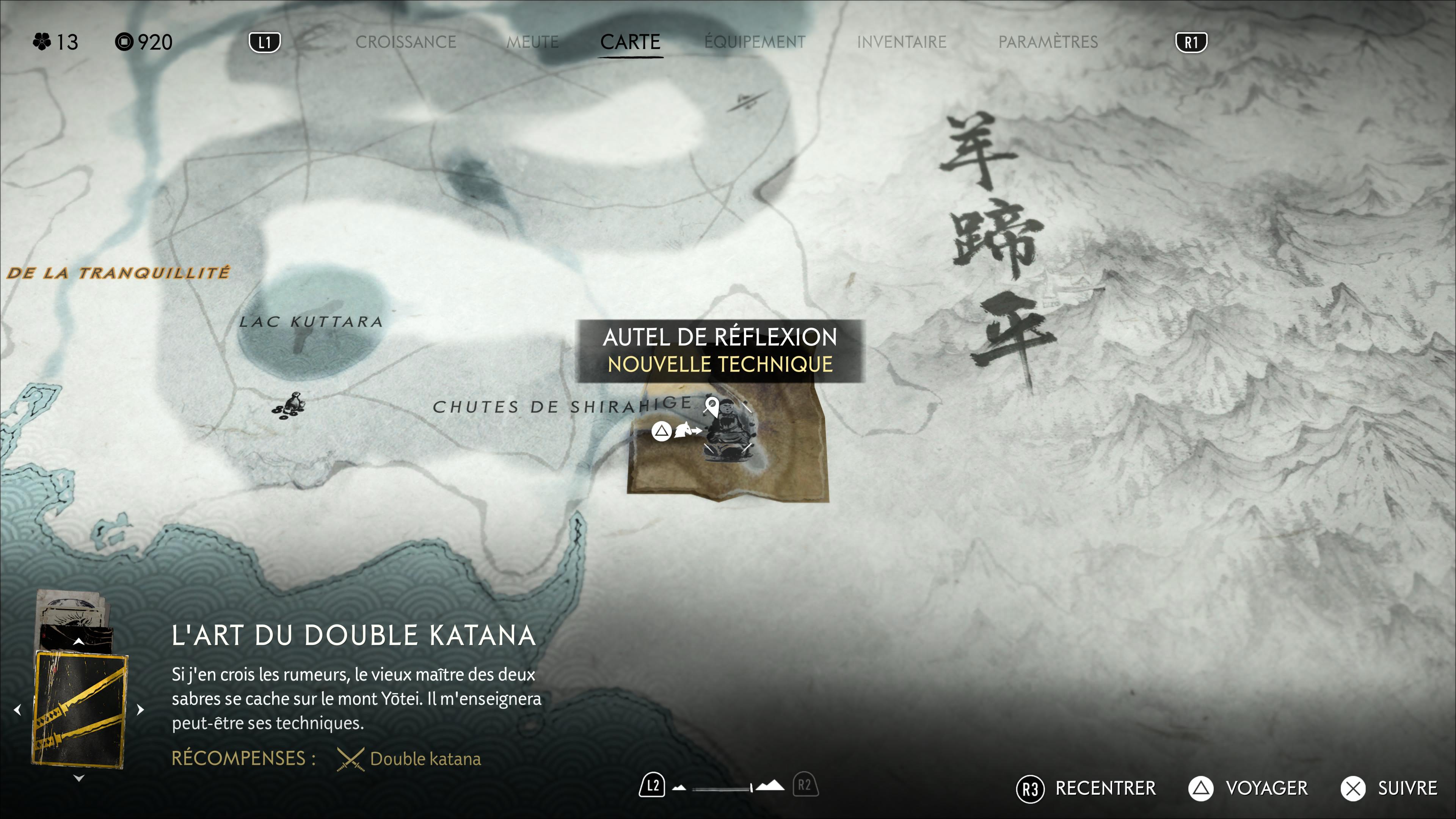Open the Paramètres tab

click(1048, 42)
